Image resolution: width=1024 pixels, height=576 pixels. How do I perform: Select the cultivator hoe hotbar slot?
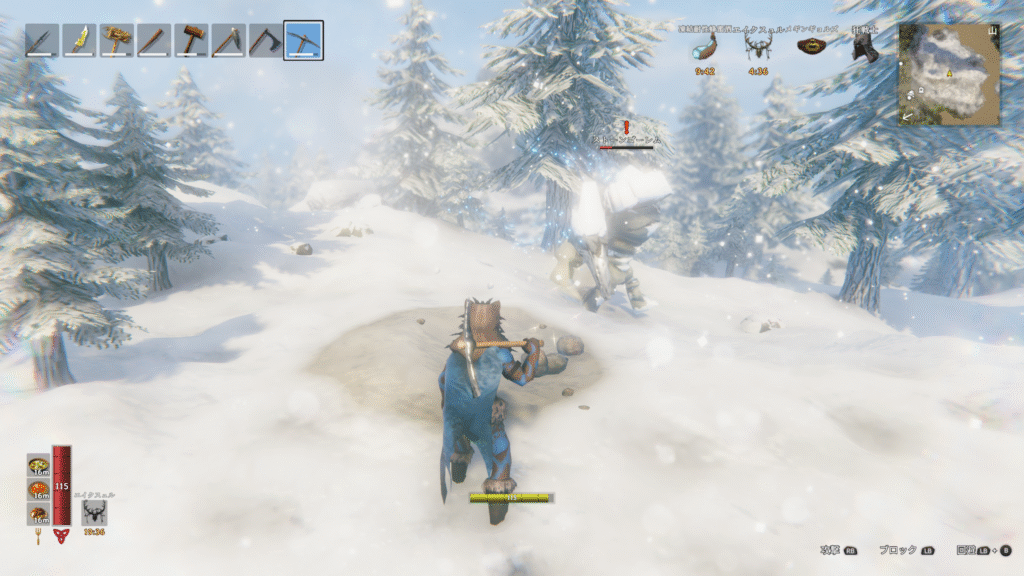228,41
